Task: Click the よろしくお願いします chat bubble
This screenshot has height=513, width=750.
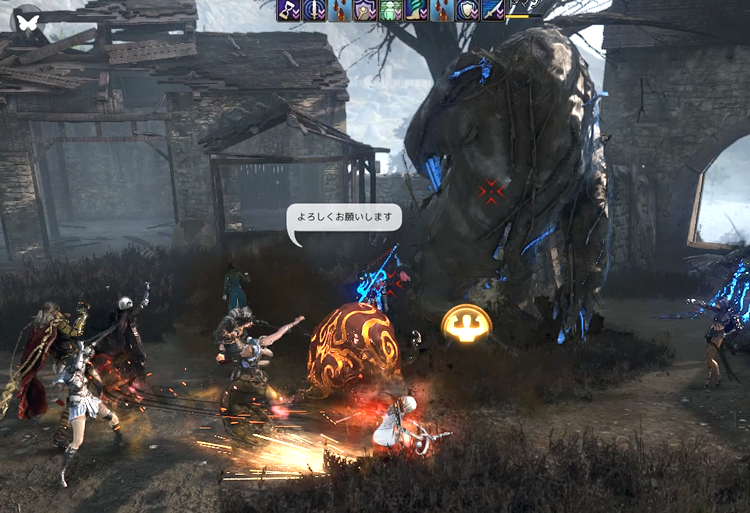Action: [344, 218]
